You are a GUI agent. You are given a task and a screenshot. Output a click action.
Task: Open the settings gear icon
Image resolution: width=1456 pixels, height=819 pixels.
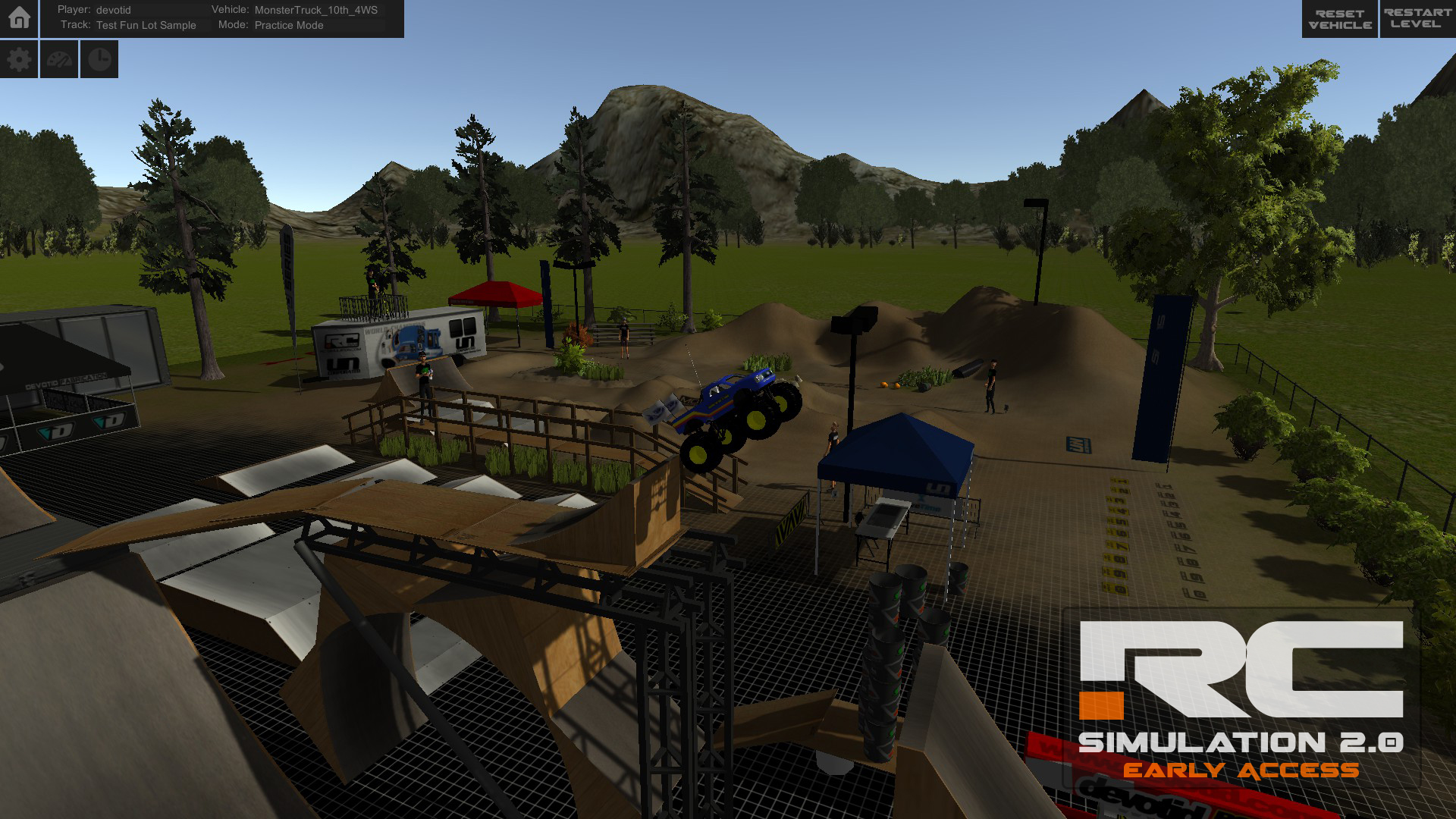pyautogui.click(x=19, y=58)
